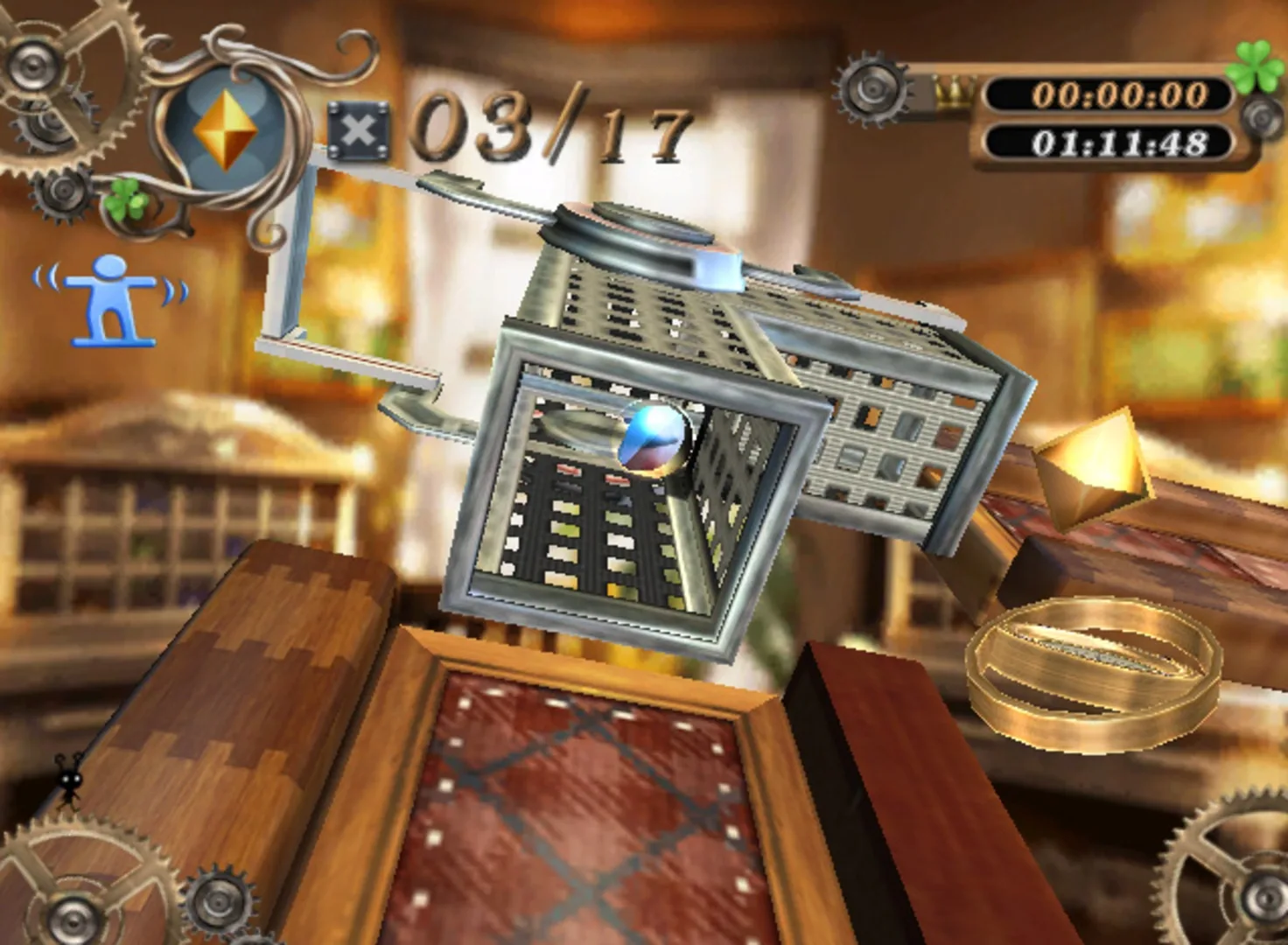The width and height of the screenshot is (1288, 945).
Task: Select the blue Balance Board figure icon
Action: coord(109,297)
